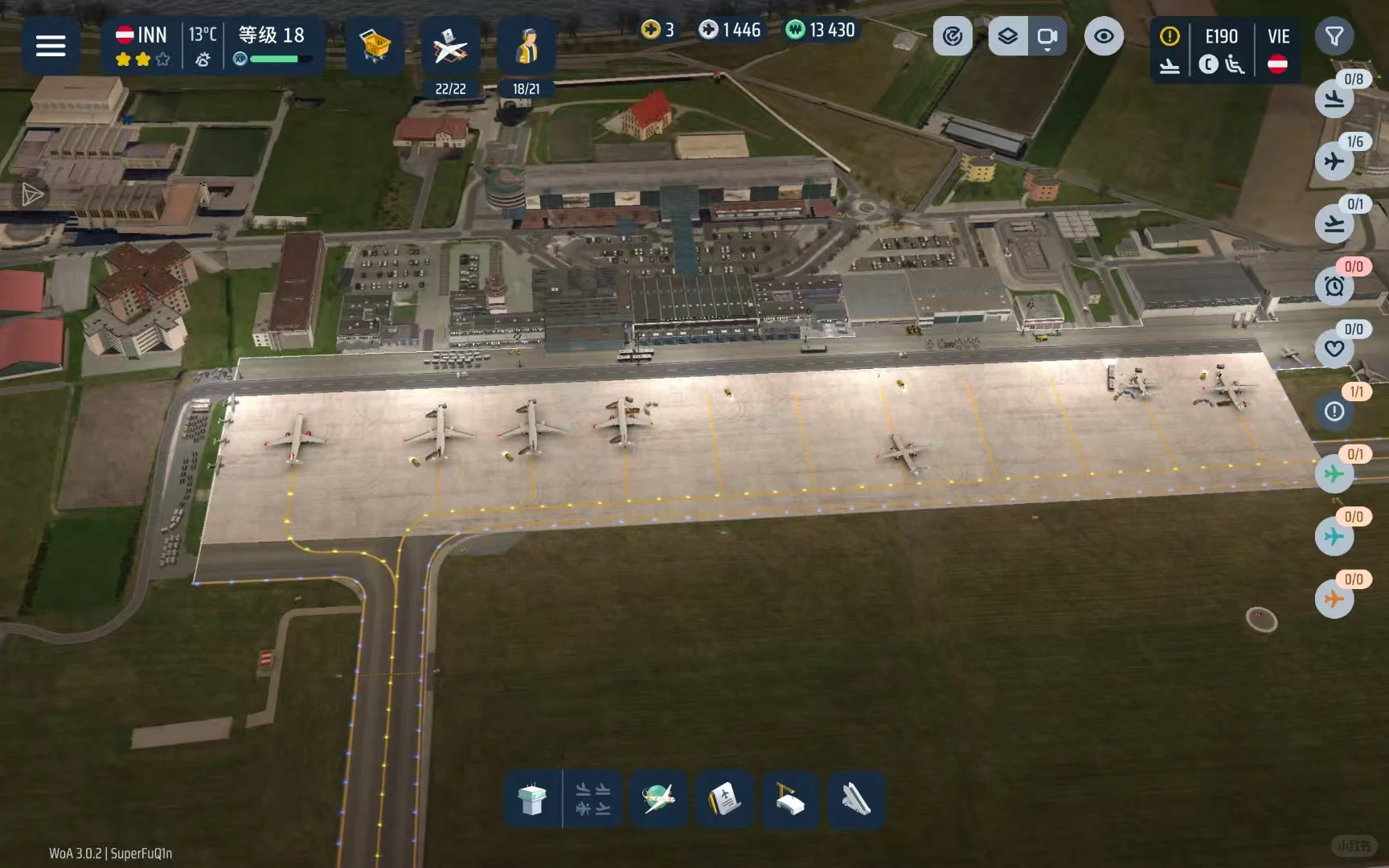The width and height of the screenshot is (1389, 868).
Task: Open the shopping cart store
Action: pyautogui.click(x=375, y=46)
